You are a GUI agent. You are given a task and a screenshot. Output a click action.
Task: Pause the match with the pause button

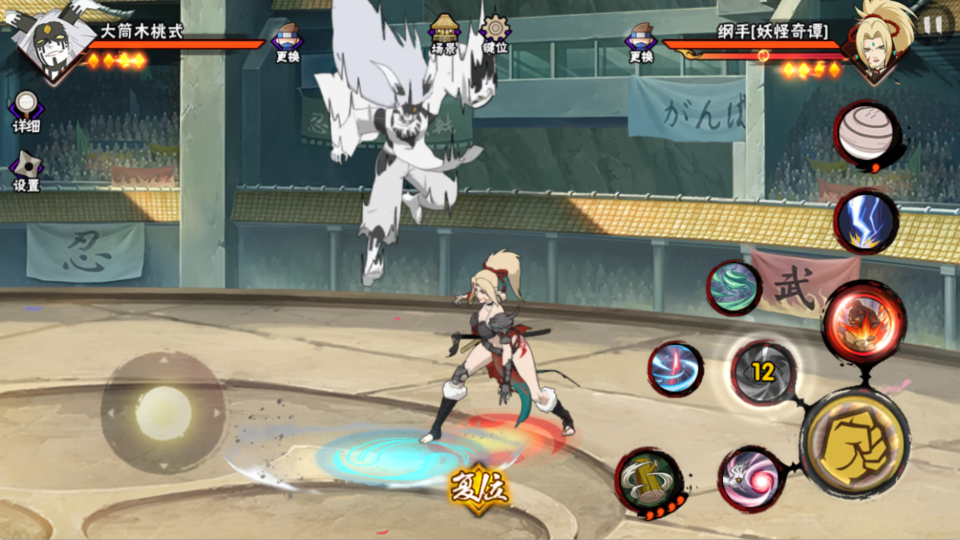[x=933, y=24]
